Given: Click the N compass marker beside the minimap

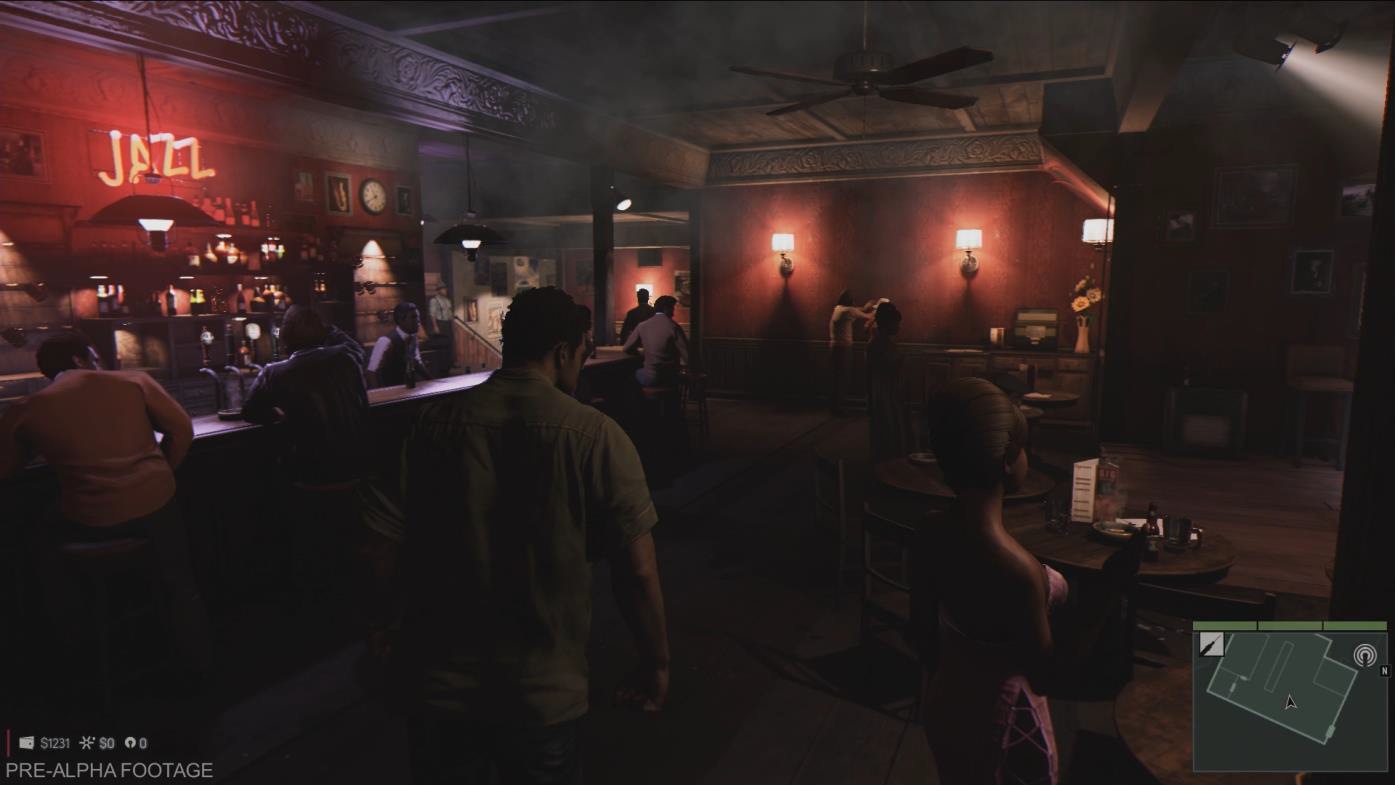Looking at the screenshot, I should (x=1384, y=671).
